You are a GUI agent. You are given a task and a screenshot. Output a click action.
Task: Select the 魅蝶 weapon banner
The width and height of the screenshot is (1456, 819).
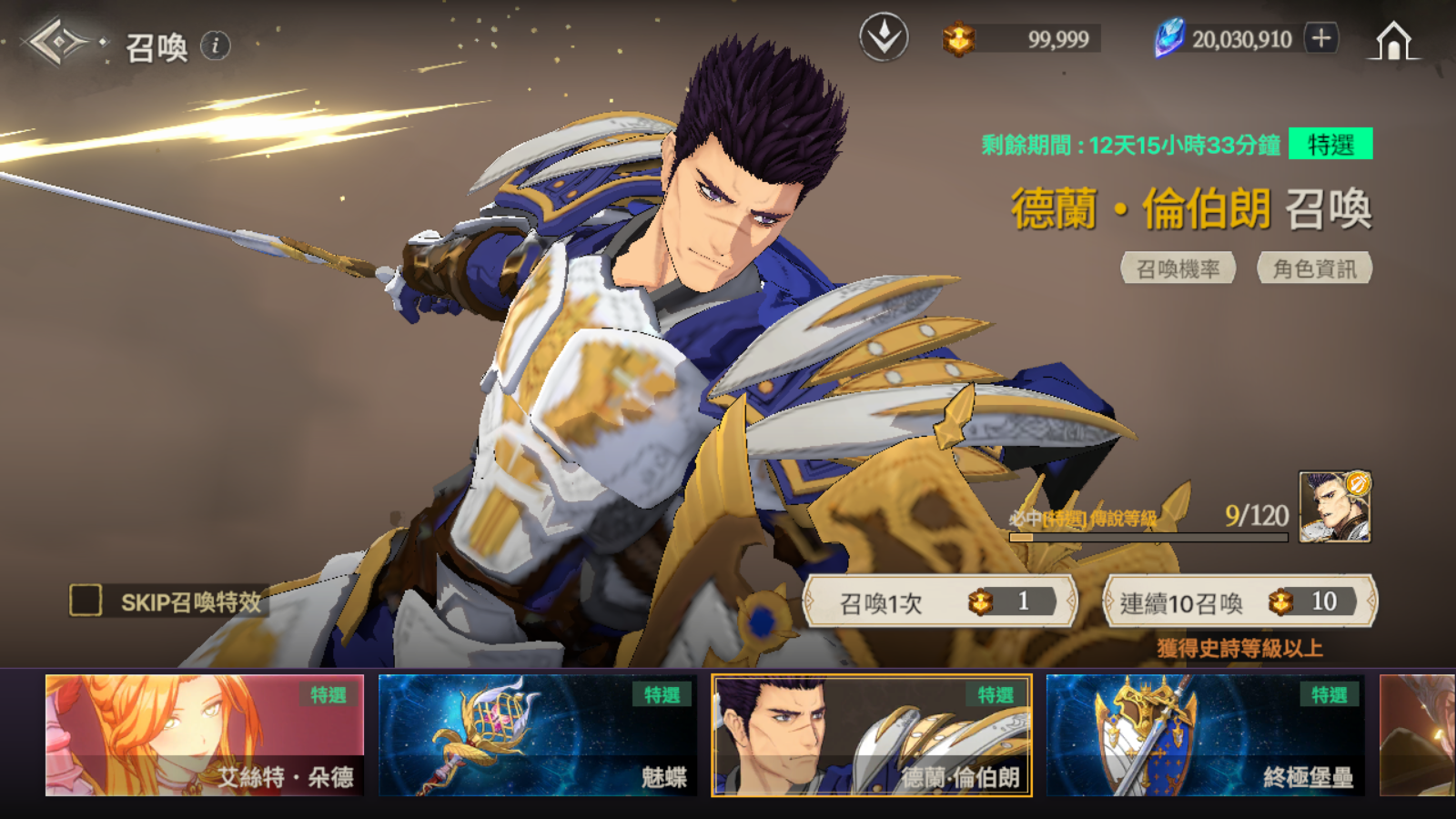[x=537, y=735]
